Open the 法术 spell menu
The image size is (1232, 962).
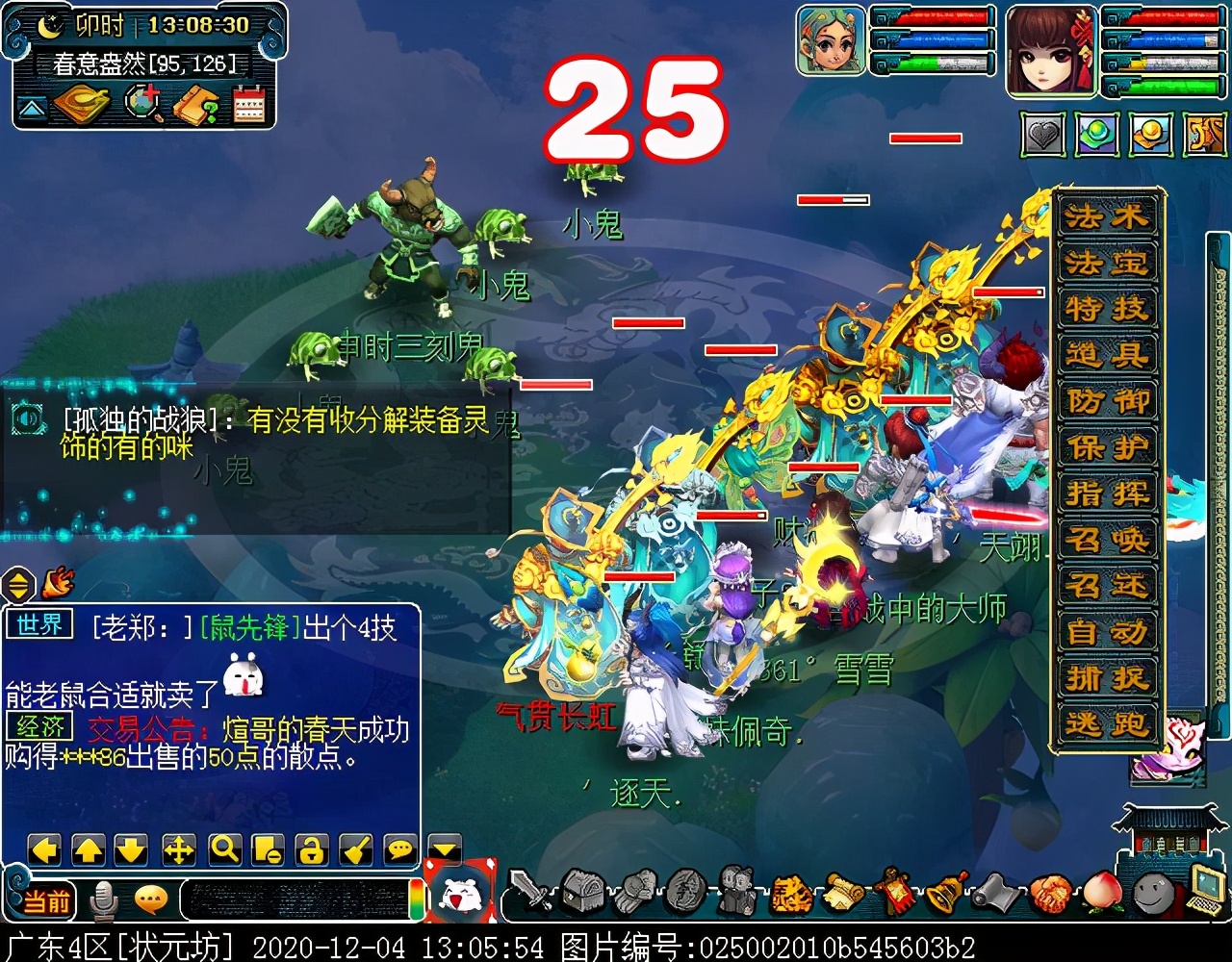(1107, 216)
